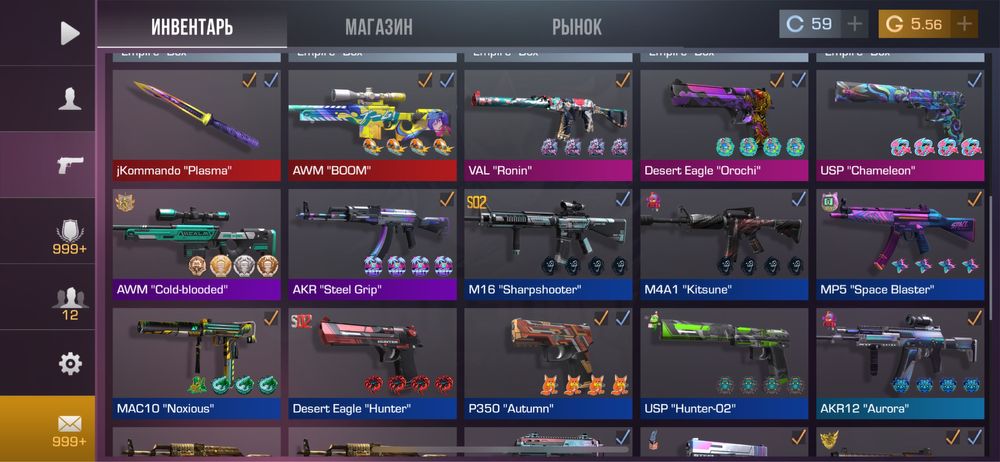
Task: Pick the P350 "Autumn" pistol
Action: coord(548,362)
